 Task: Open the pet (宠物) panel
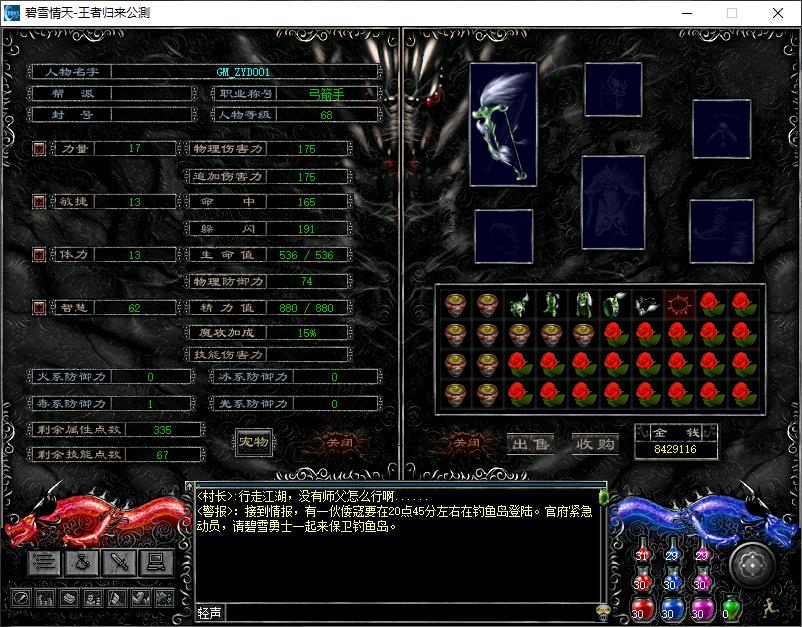tap(254, 442)
